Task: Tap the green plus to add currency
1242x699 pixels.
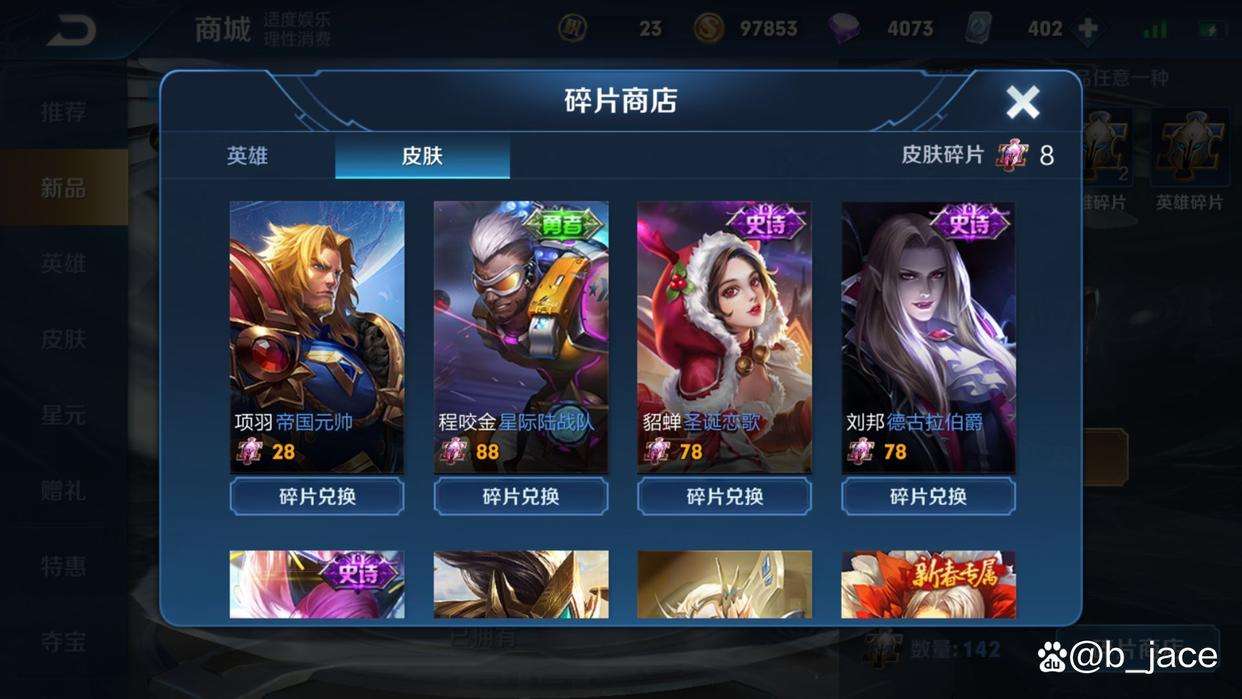Action: pos(1087,29)
